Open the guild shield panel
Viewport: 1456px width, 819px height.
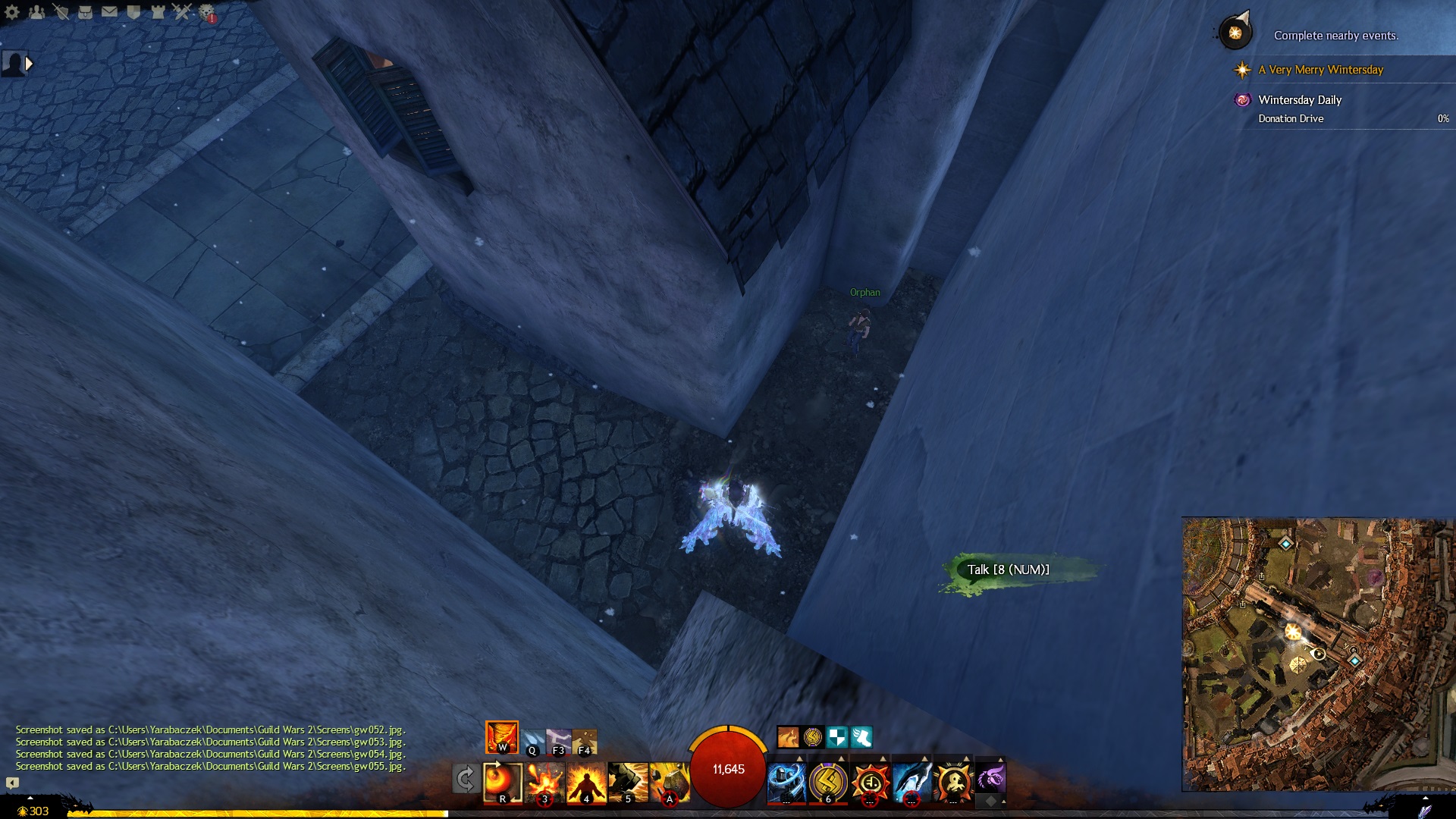[x=133, y=11]
